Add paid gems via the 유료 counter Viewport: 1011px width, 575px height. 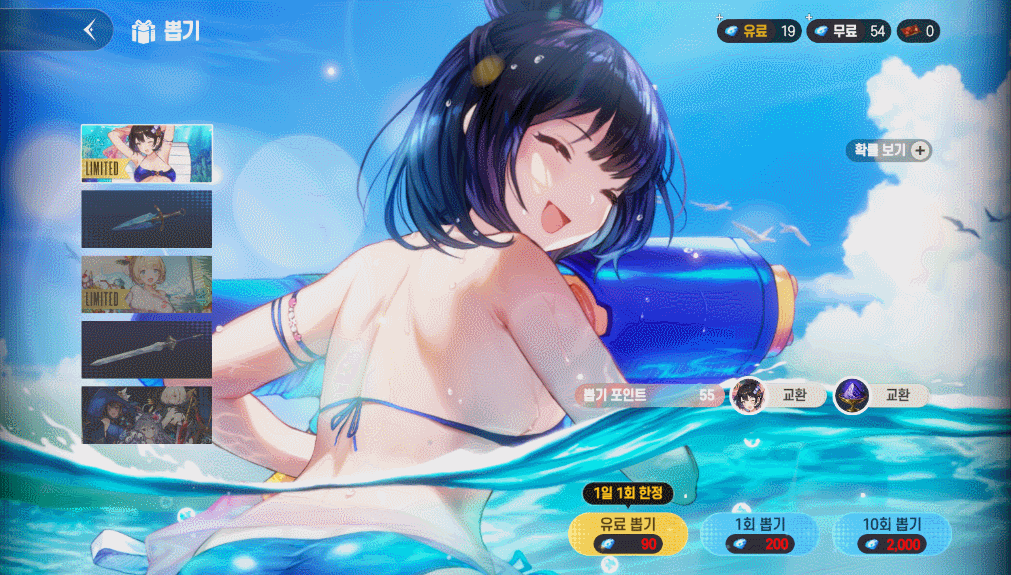point(758,31)
